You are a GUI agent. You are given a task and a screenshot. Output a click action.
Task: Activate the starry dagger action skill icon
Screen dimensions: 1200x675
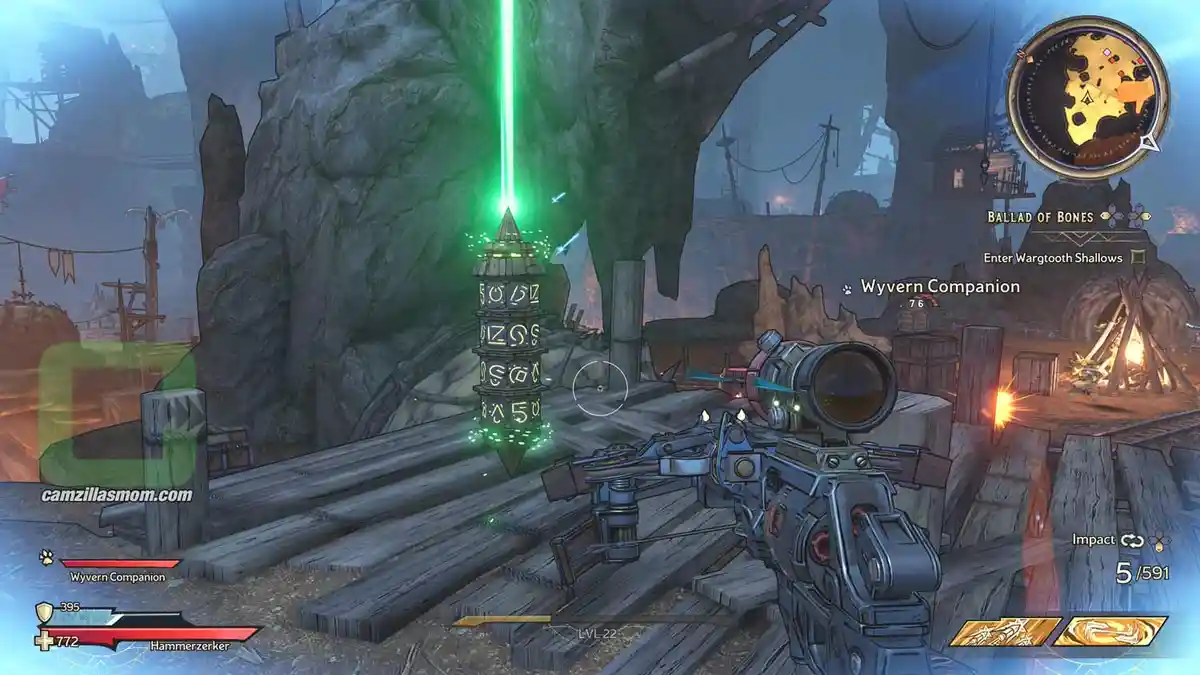[1004, 632]
